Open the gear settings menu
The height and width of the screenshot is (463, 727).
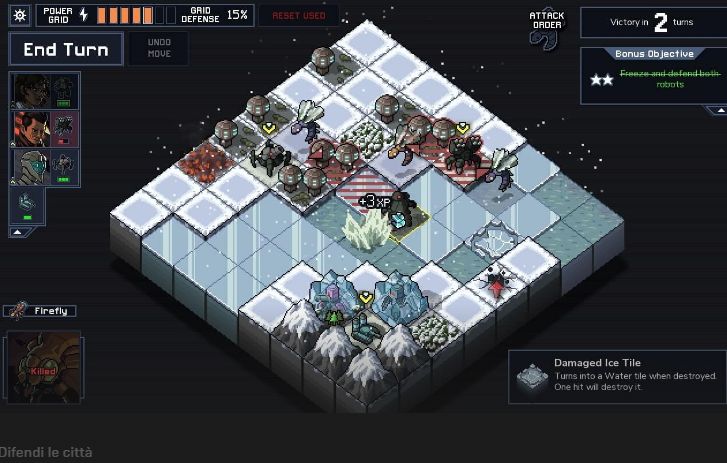pos(20,15)
